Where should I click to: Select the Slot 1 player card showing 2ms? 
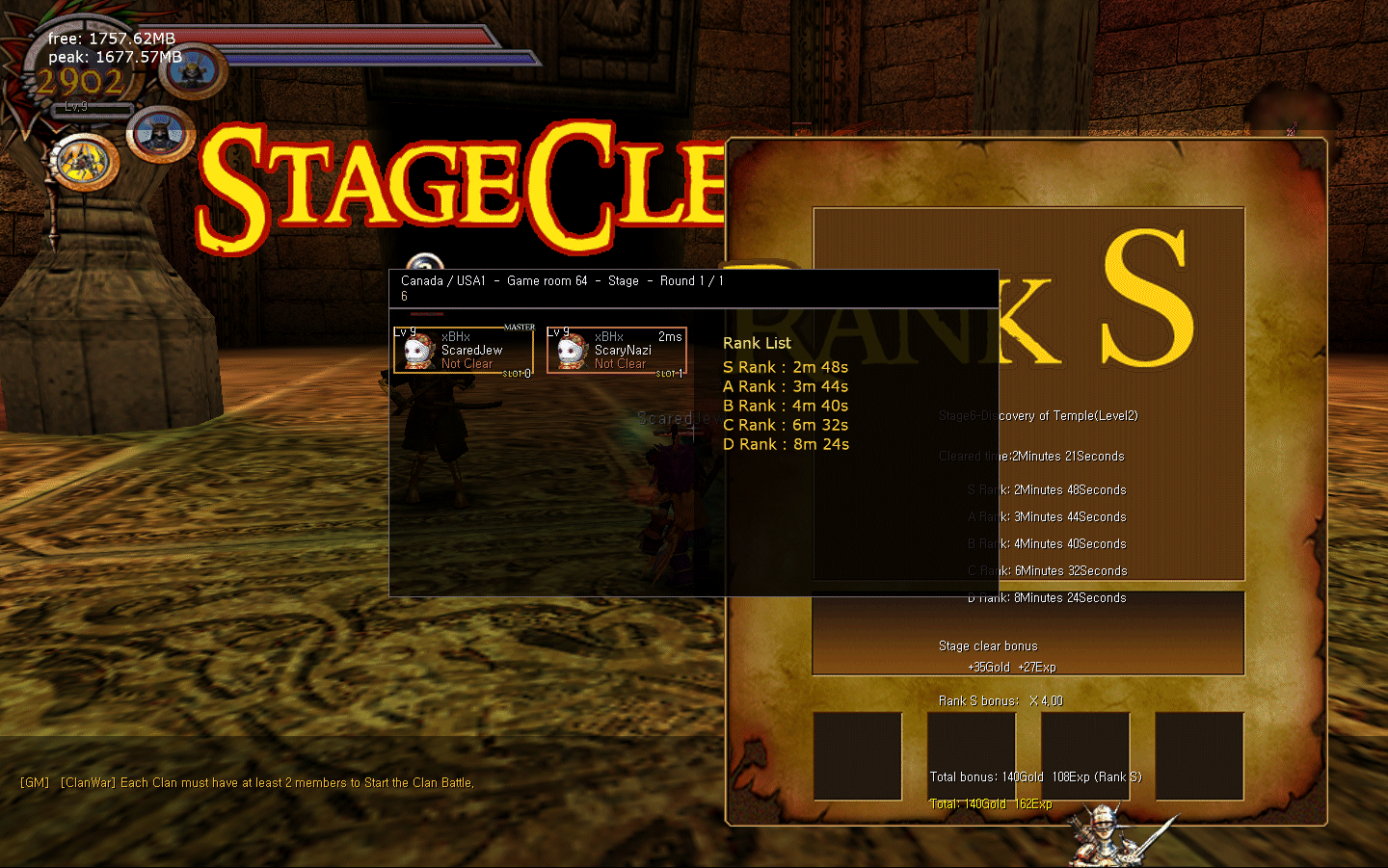pyautogui.click(x=617, y=351)
